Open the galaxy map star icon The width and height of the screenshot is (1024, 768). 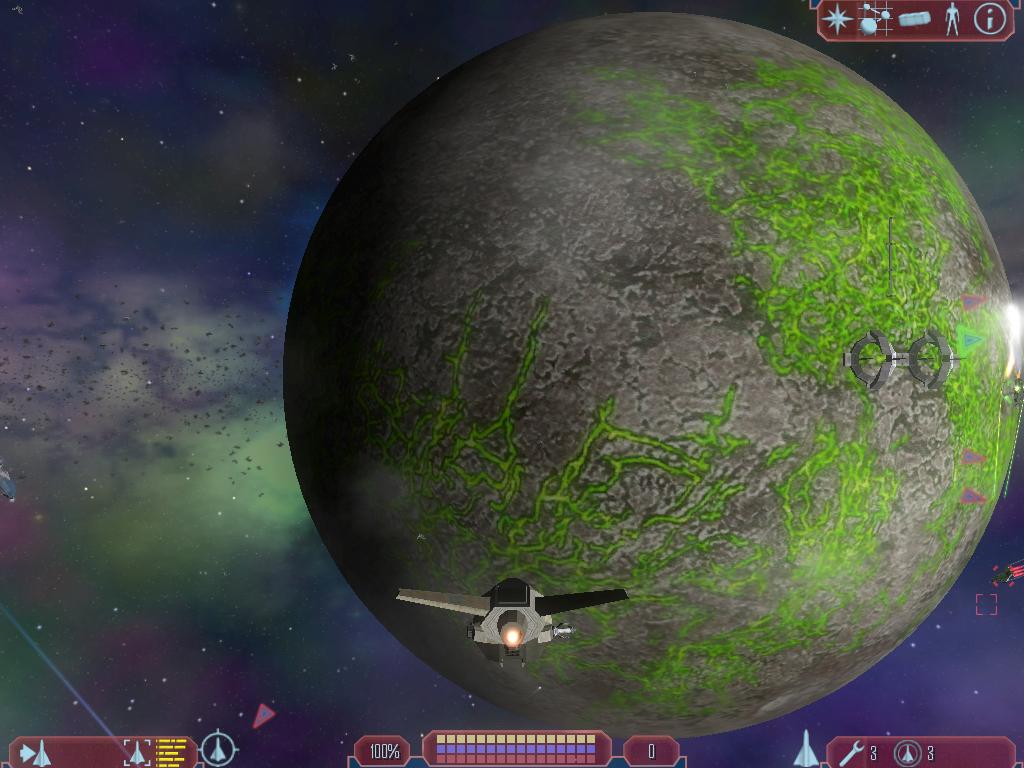pos(838,18)
